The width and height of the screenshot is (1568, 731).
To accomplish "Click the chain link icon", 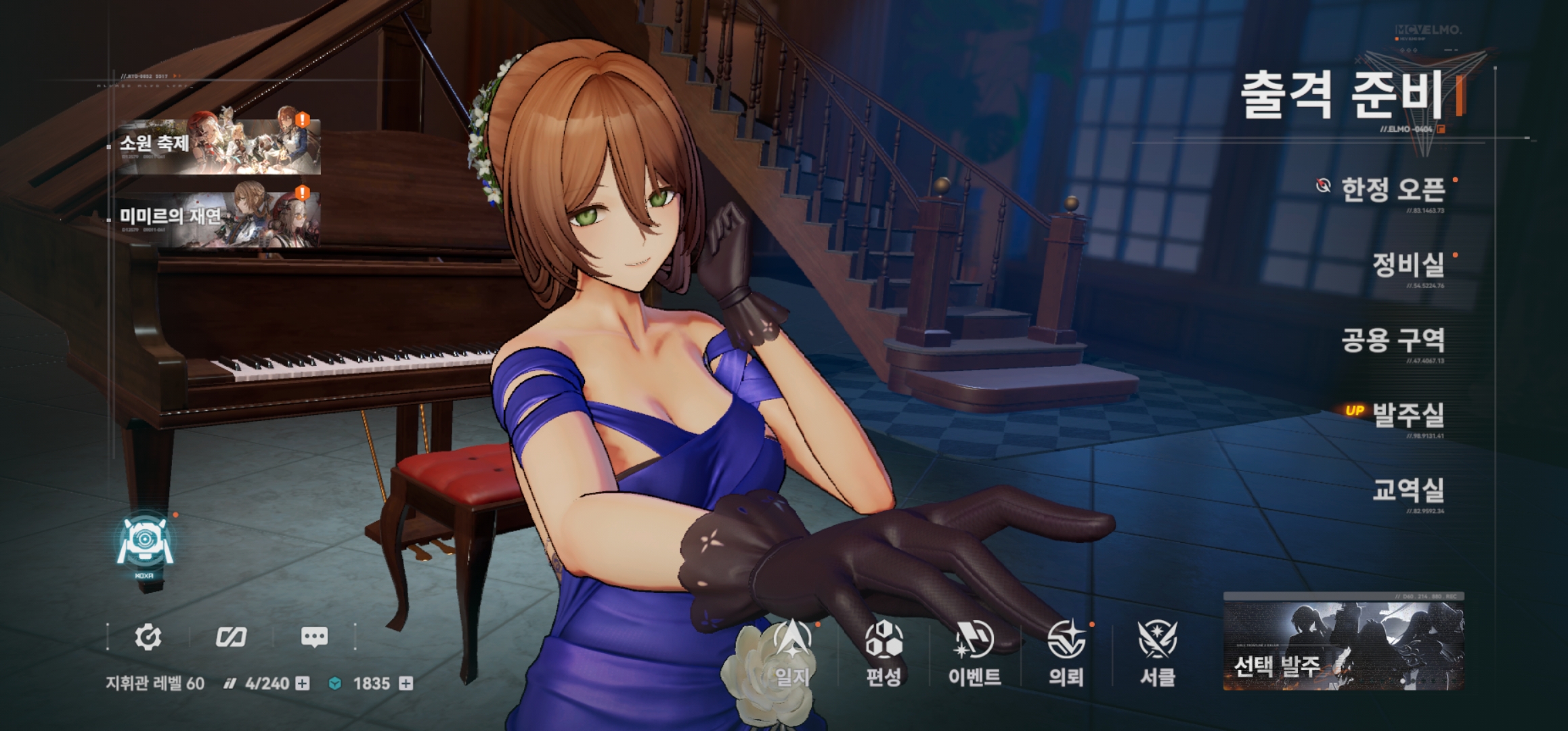I will point(231,636).
